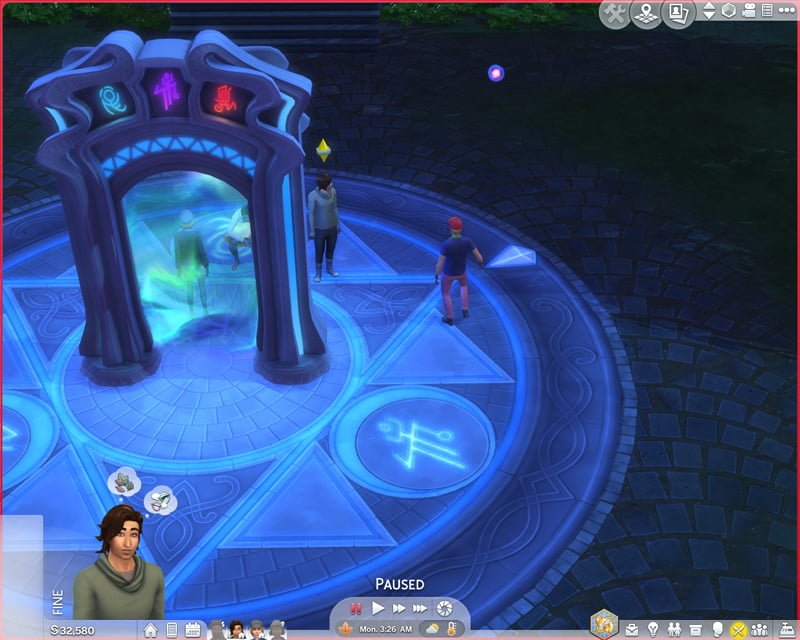The width and height of the screenshot is (800, 640).
Task: Open the Gallery photos icon
Action: [679, 14]
